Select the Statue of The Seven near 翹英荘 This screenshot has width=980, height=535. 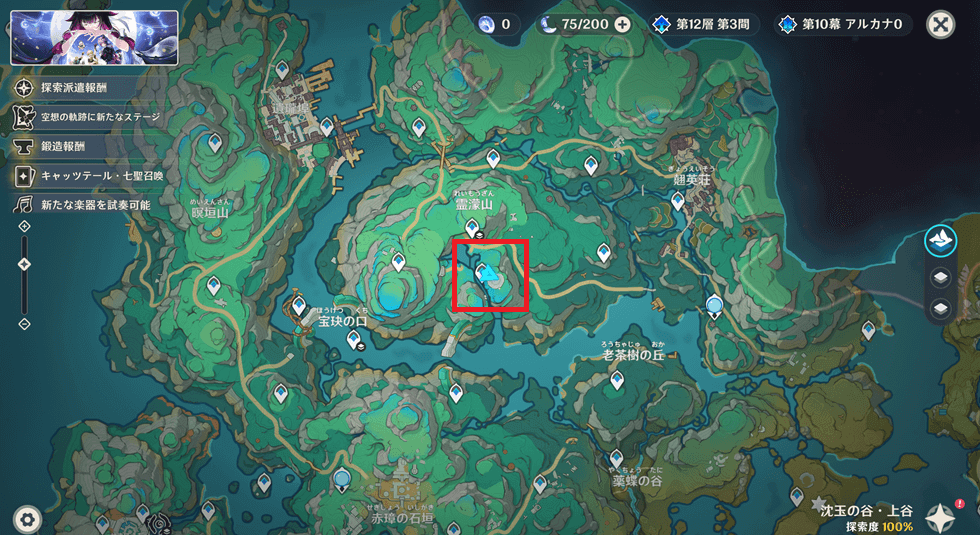click(714, 304)
